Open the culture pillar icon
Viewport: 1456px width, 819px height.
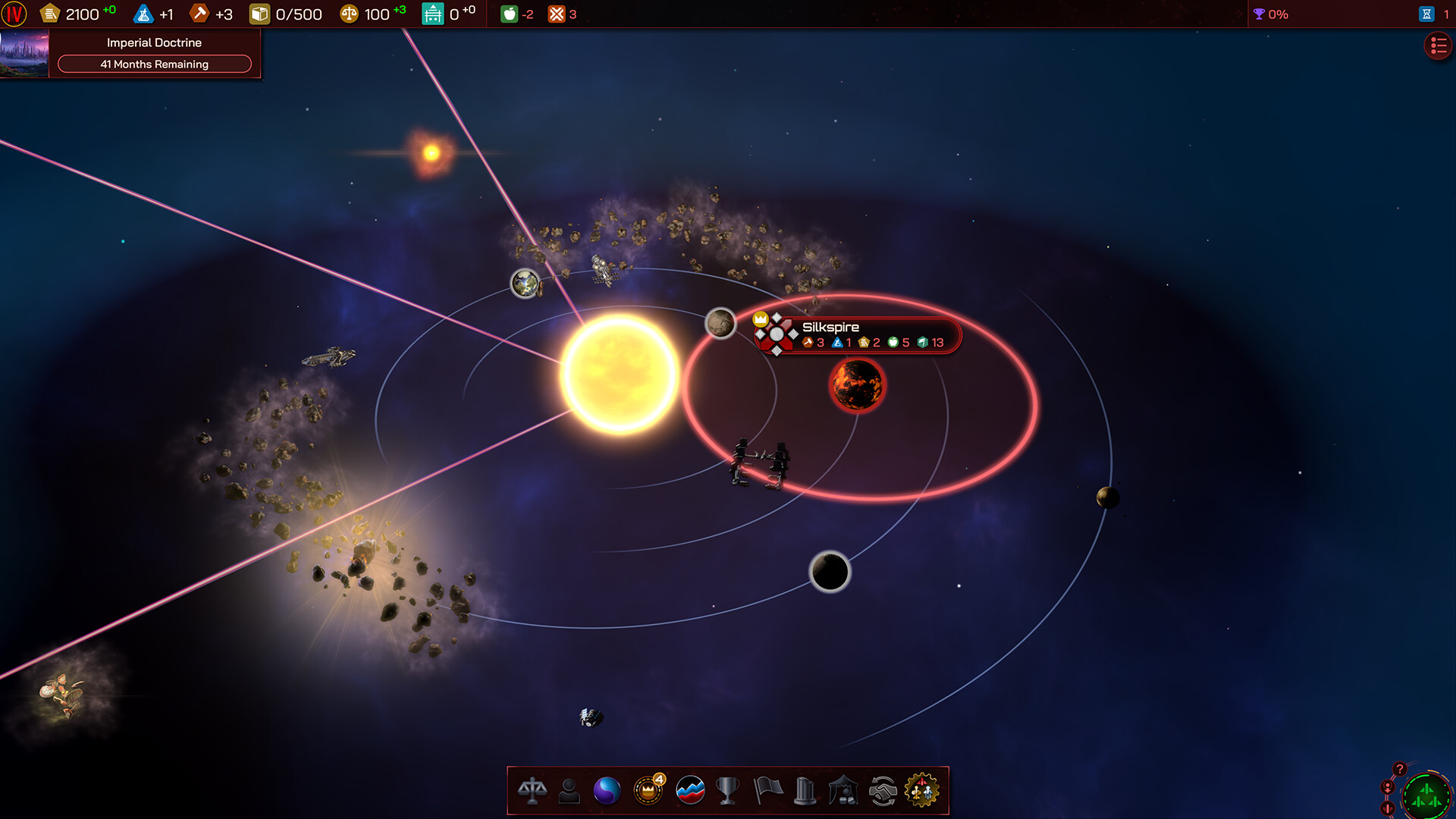(805, 789)
